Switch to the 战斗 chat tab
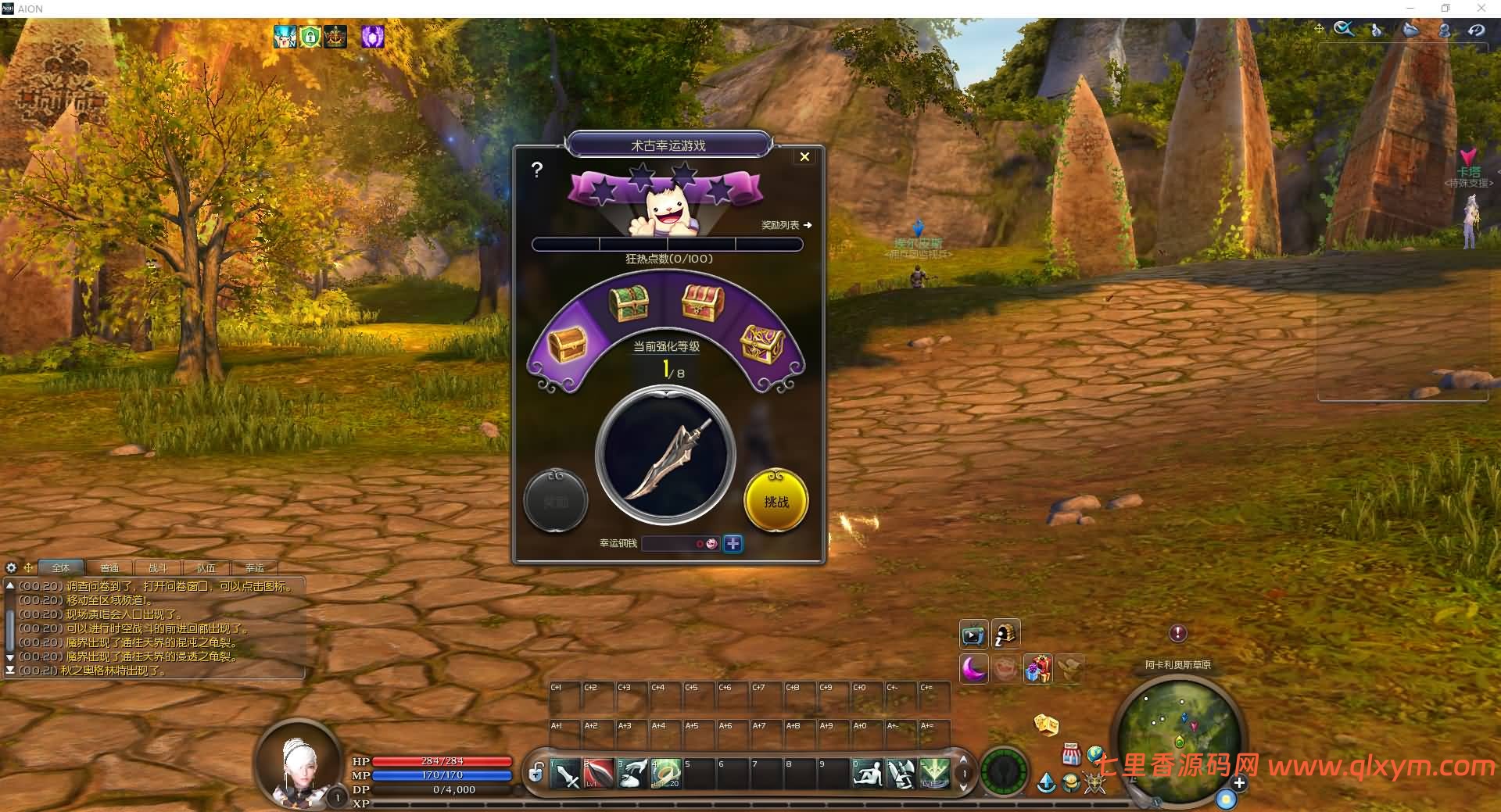The image size is (1501, 812). (x=157, y=568)
